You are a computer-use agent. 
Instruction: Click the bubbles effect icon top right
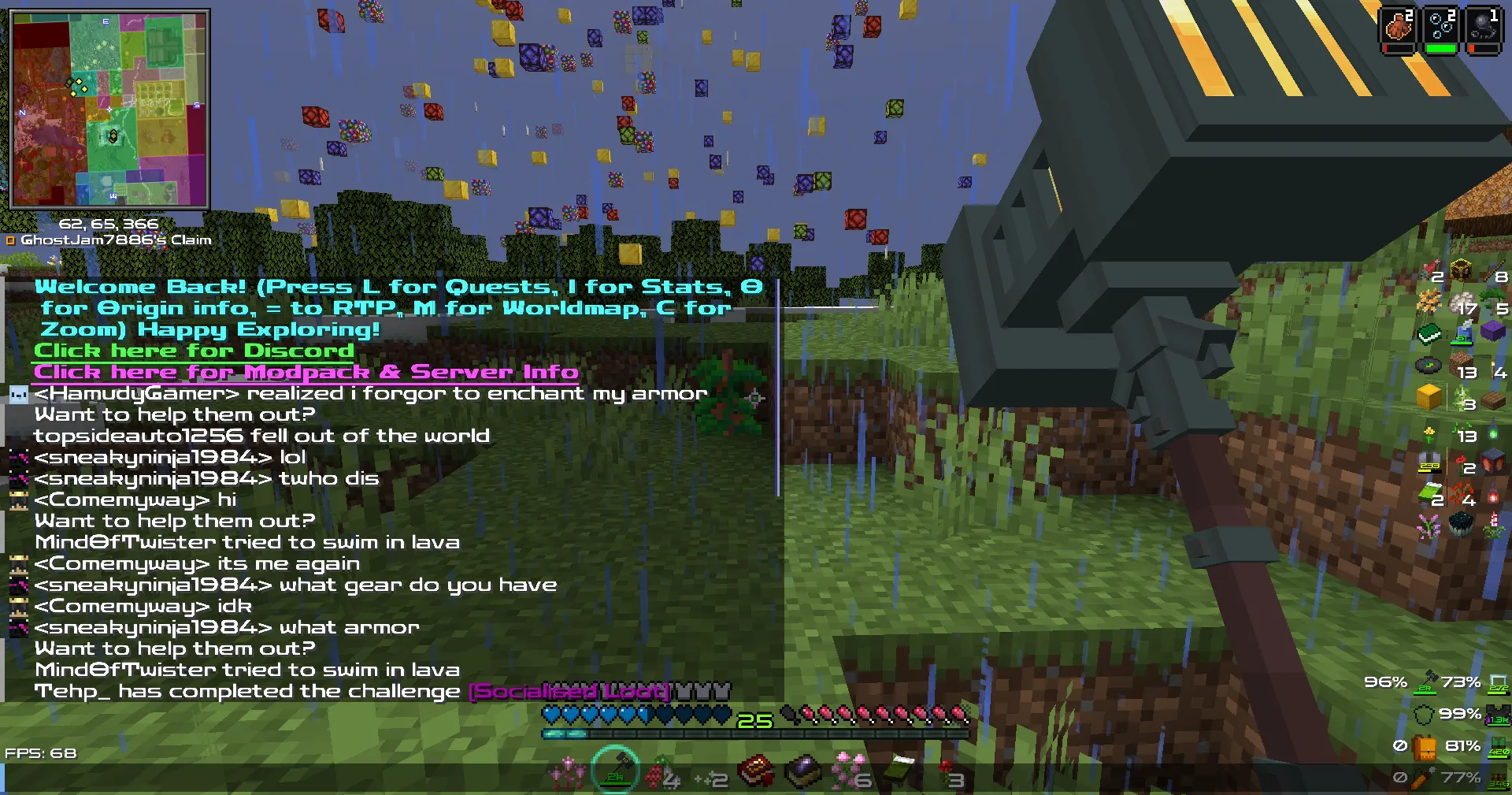[x=1441, y=26]
